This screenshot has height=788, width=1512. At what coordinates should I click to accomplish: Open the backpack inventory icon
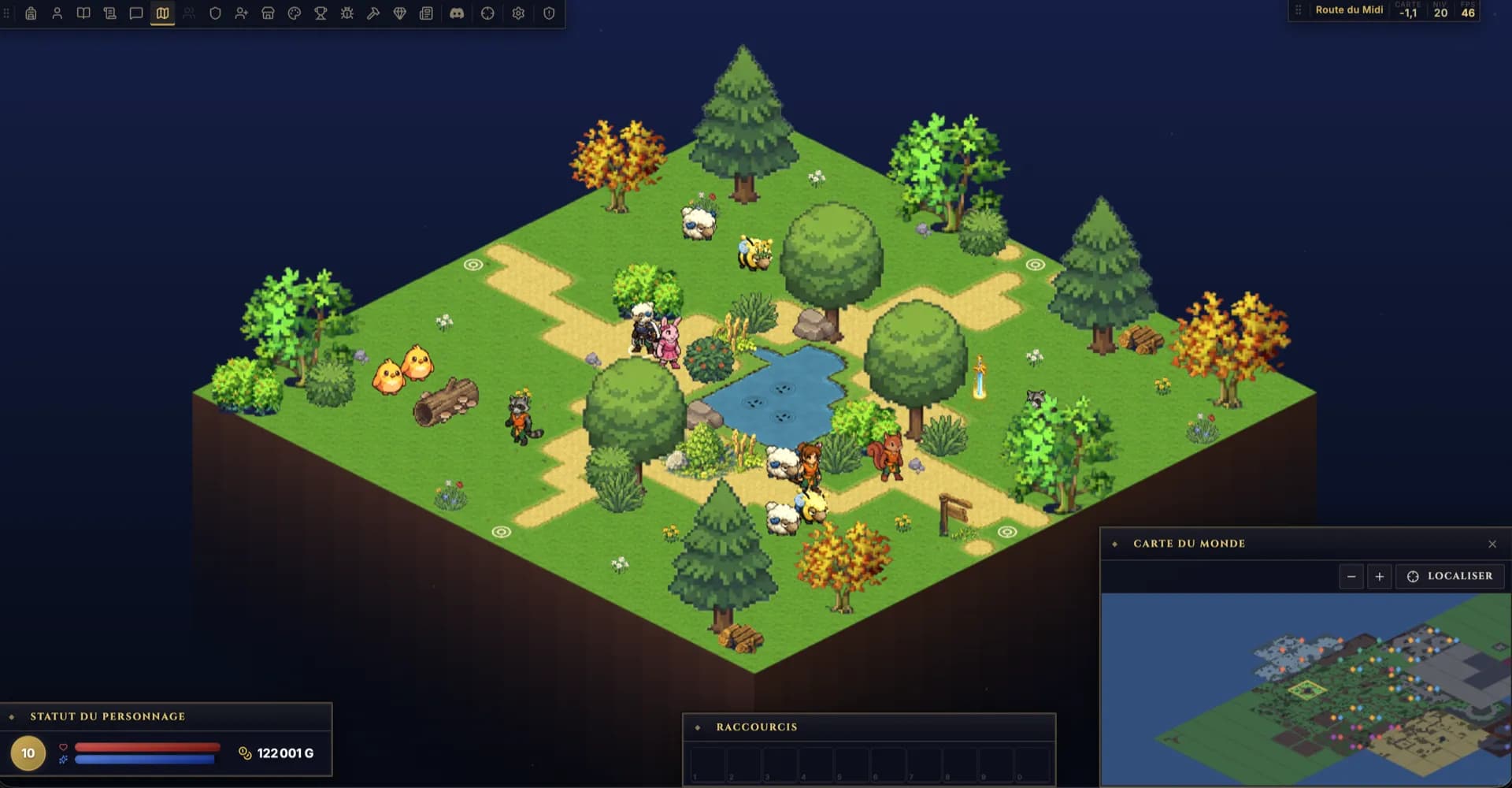click(x=31, y=13)
